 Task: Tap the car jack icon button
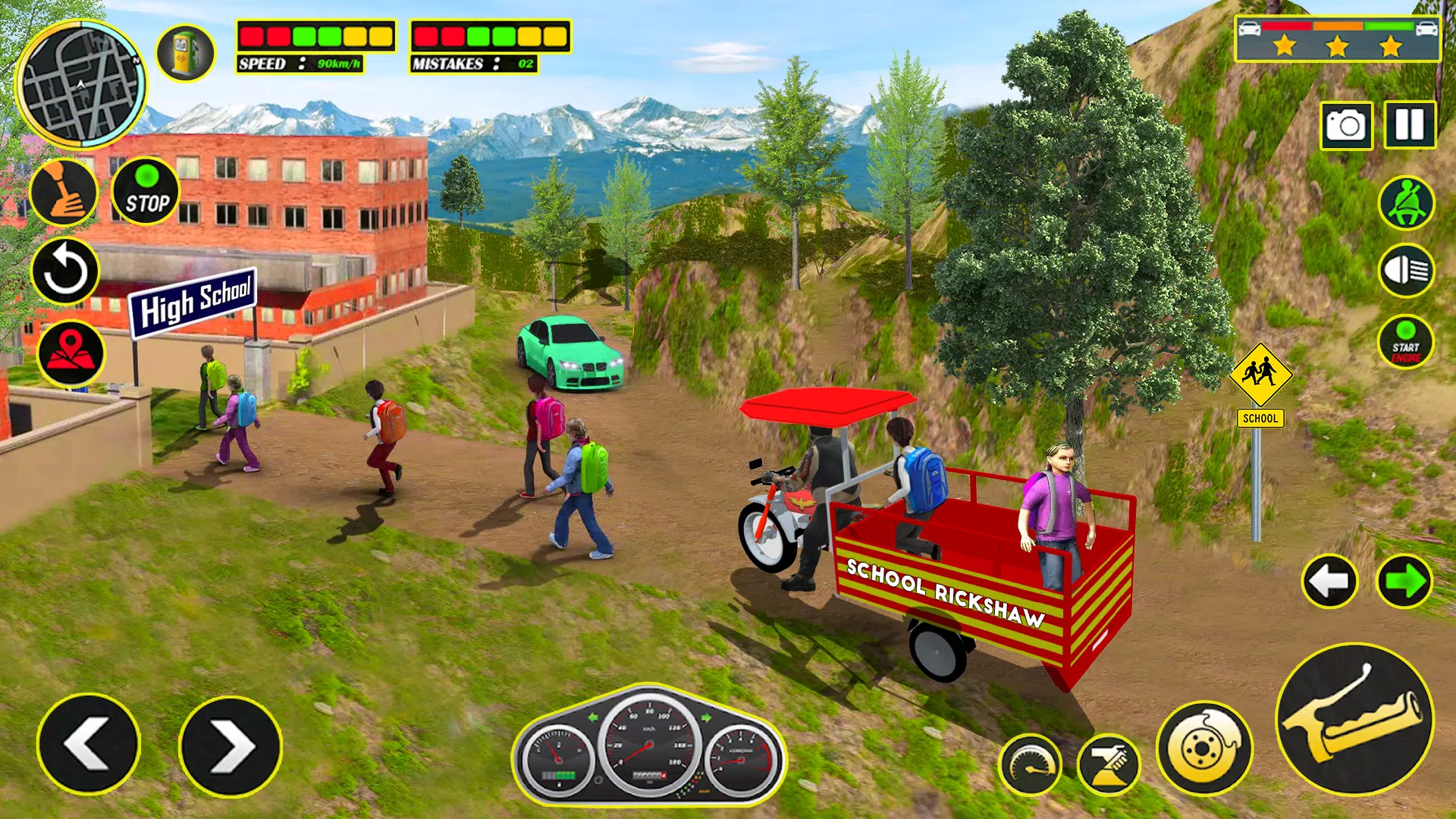[1108, 764]
